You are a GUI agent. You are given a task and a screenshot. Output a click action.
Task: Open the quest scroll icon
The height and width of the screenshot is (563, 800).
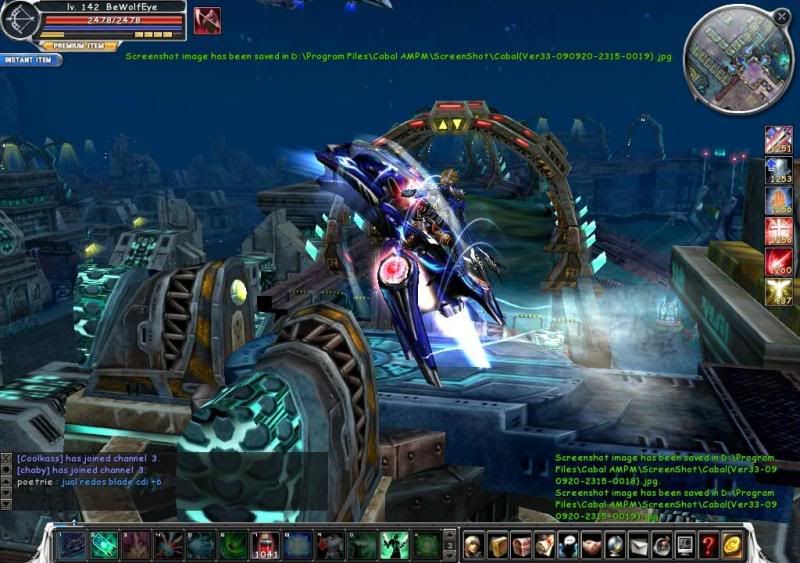pyautogui.click(x=544, y=545)
